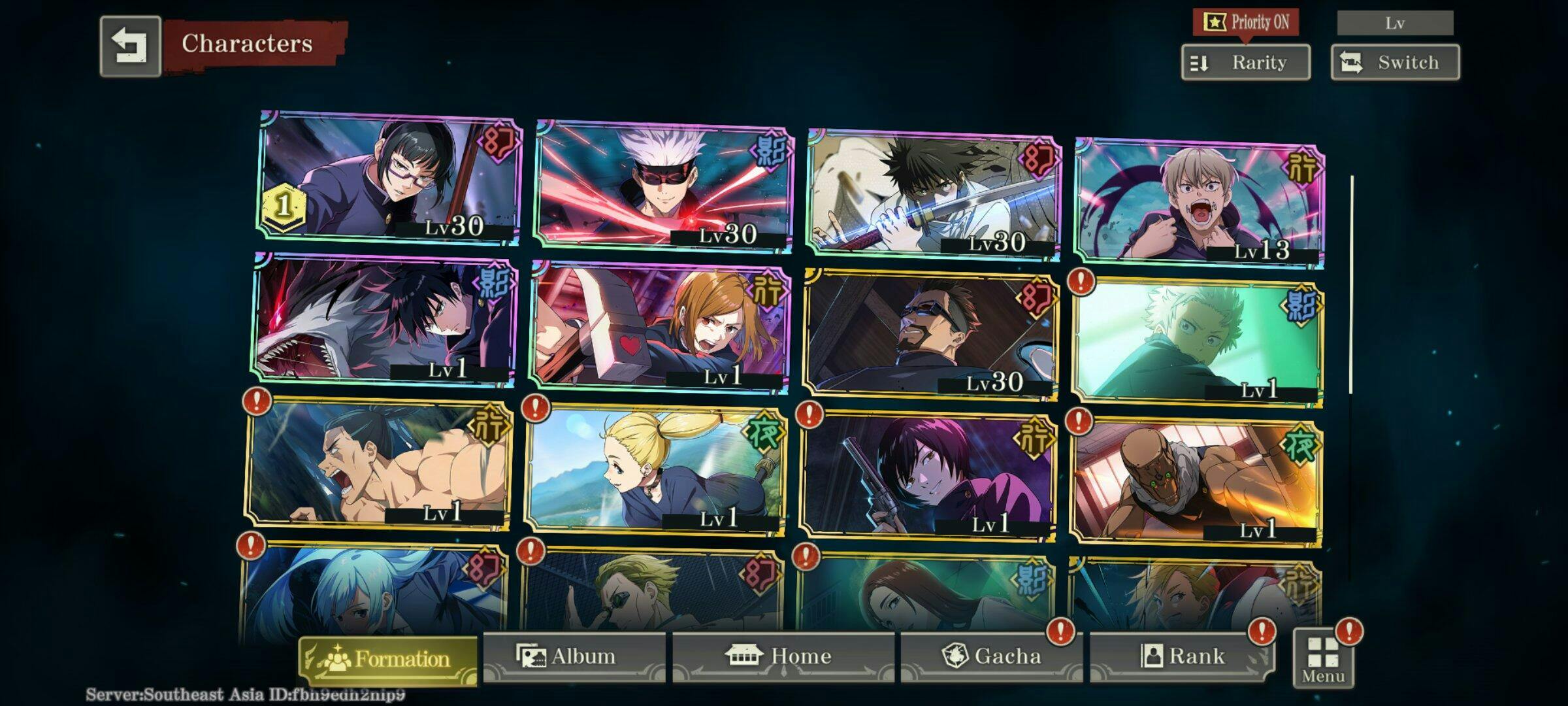Choose the hammer-wielding orange-haired girl card
This screenshot has width=1568, height=706.
point(660,327)
